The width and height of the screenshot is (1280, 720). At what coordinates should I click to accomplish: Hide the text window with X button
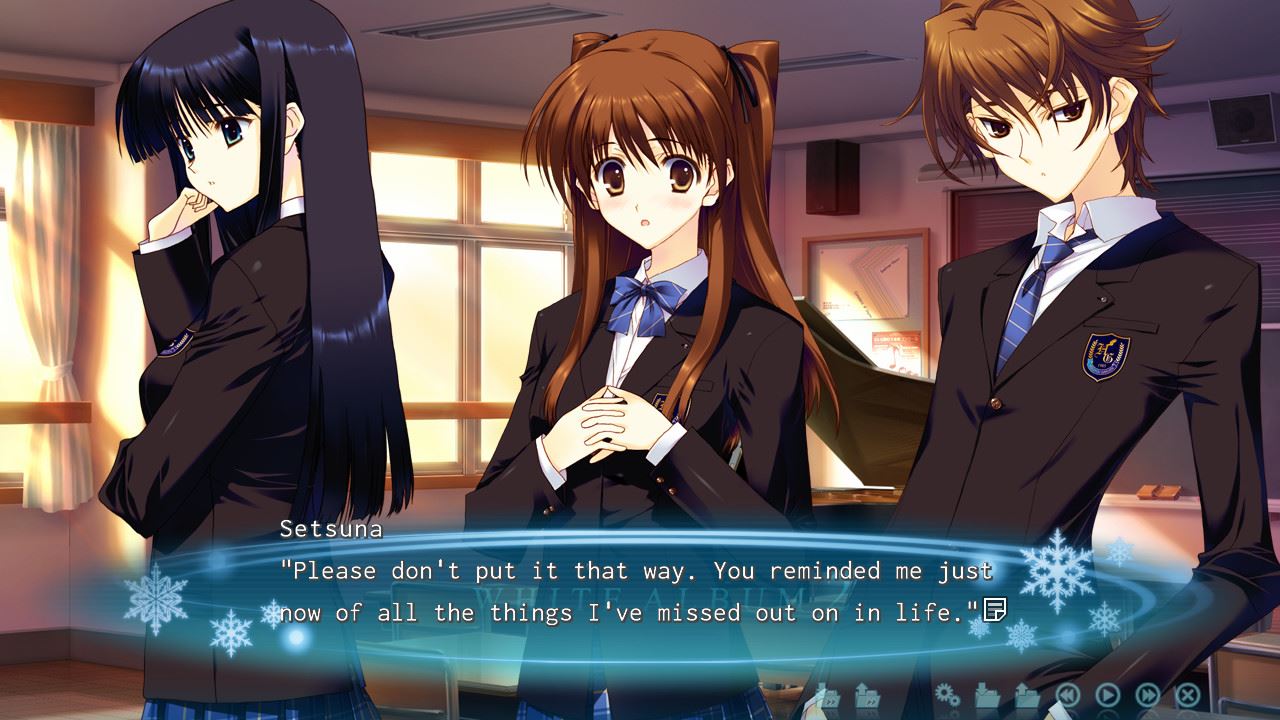tap(1188, 693)
